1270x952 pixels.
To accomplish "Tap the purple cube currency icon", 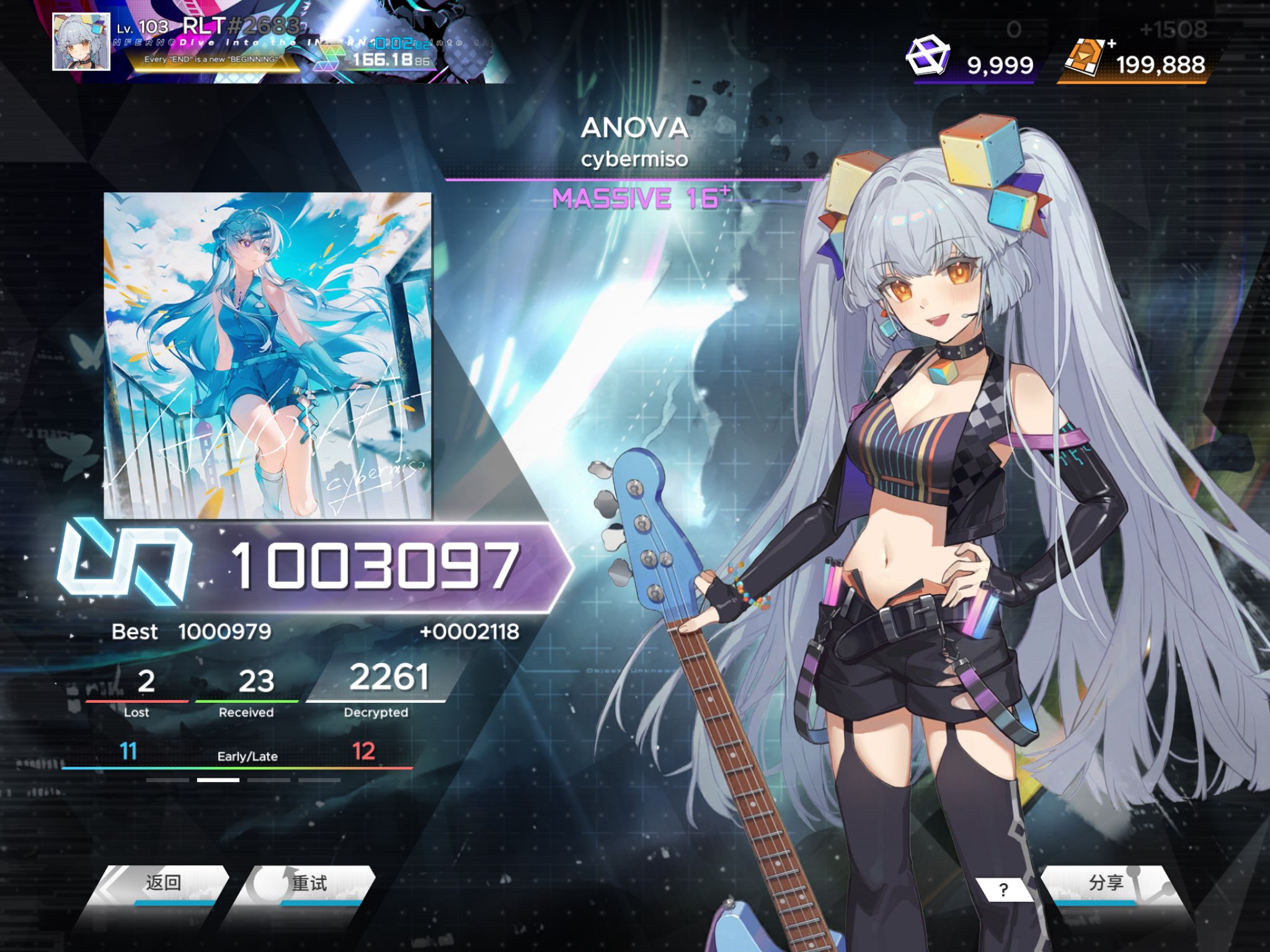I will pyautogui.click(x=928, y=57).
